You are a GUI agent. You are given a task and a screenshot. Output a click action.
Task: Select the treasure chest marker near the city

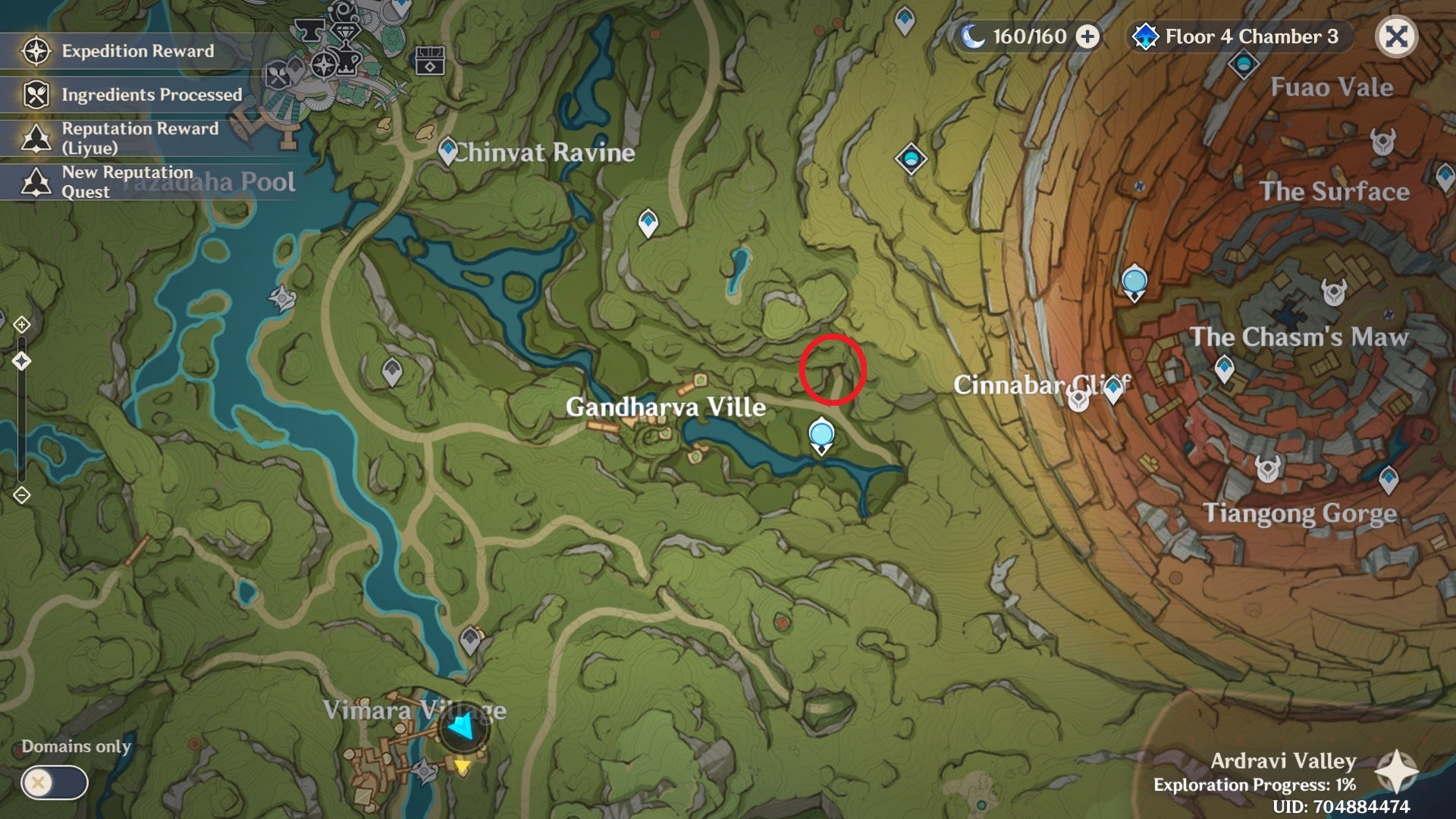[430, 61]
